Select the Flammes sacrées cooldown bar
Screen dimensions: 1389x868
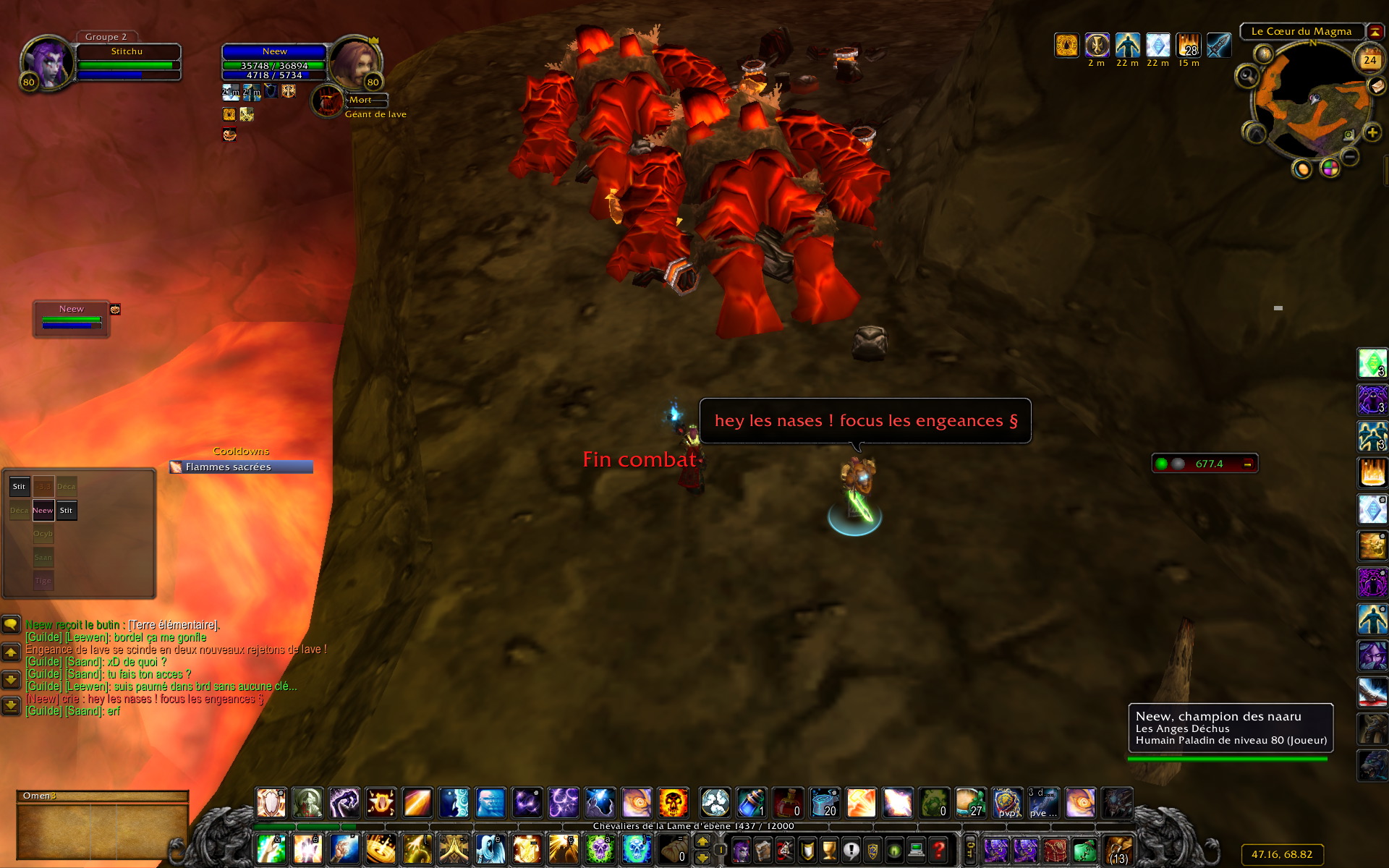(242, 467)
